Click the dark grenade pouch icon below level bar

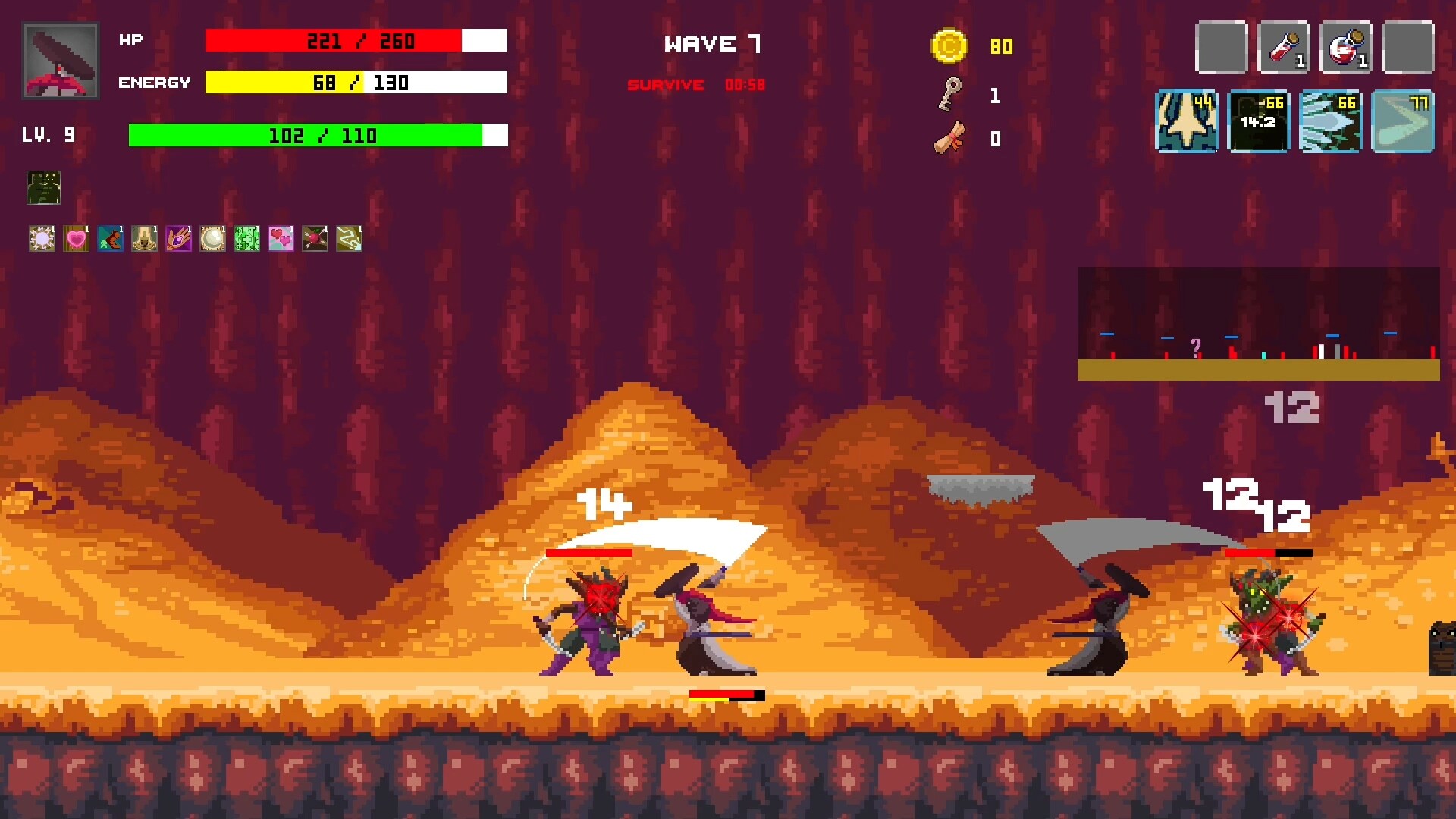click(43, 188)
